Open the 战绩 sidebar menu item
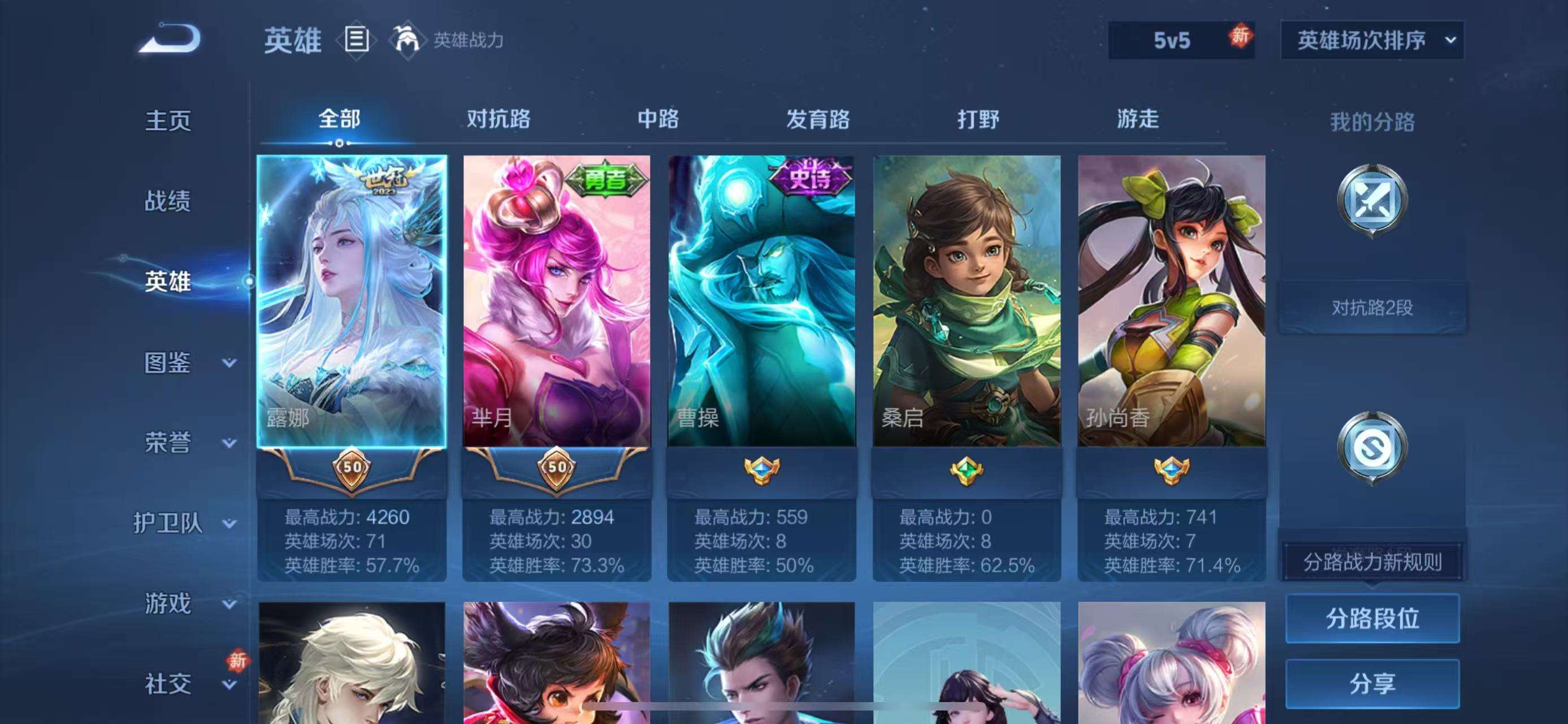Screen dimensions: 1568x724 (169, 201)
